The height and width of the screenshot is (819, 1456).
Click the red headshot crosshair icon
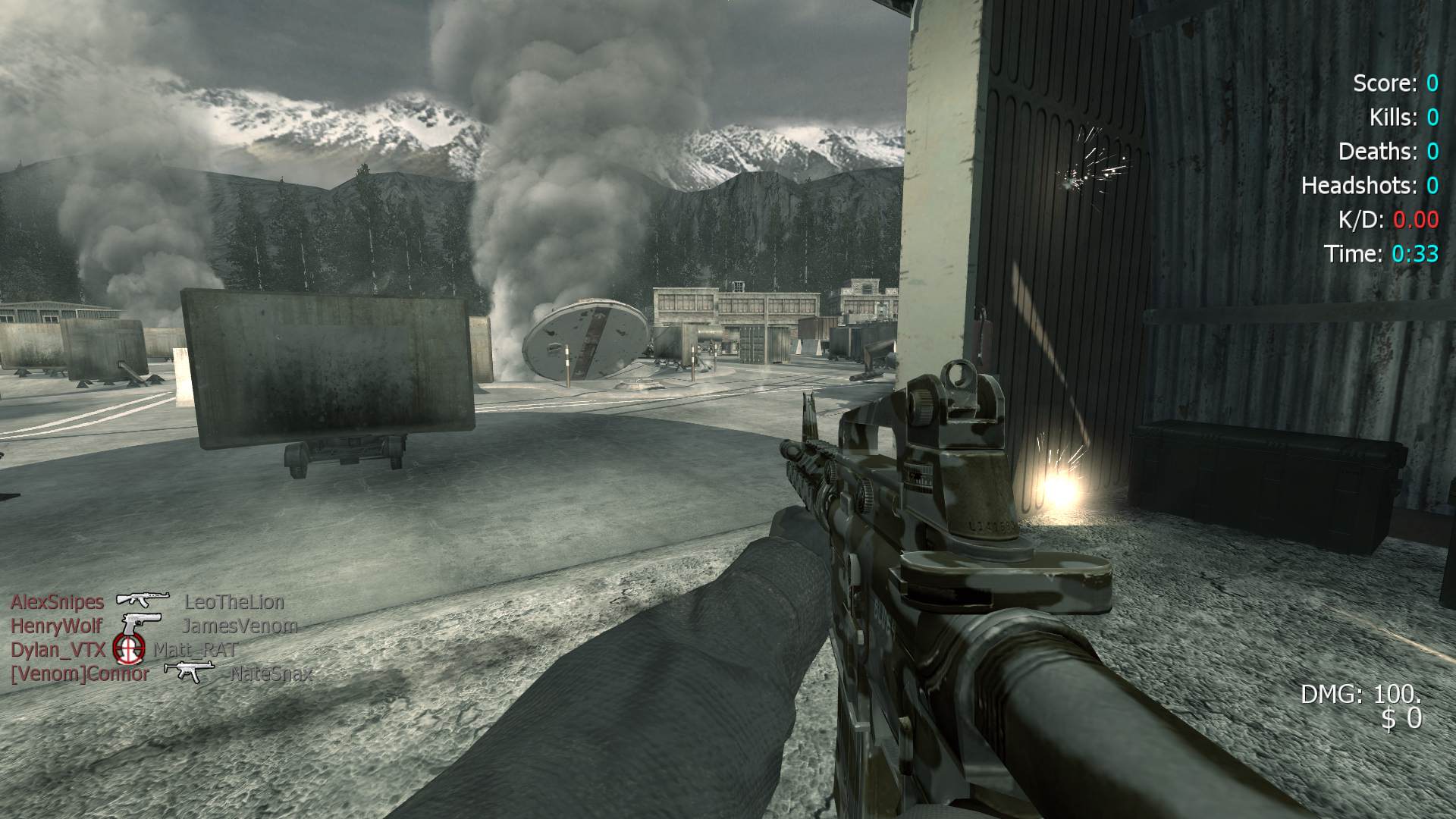click(x=129, y=648)
